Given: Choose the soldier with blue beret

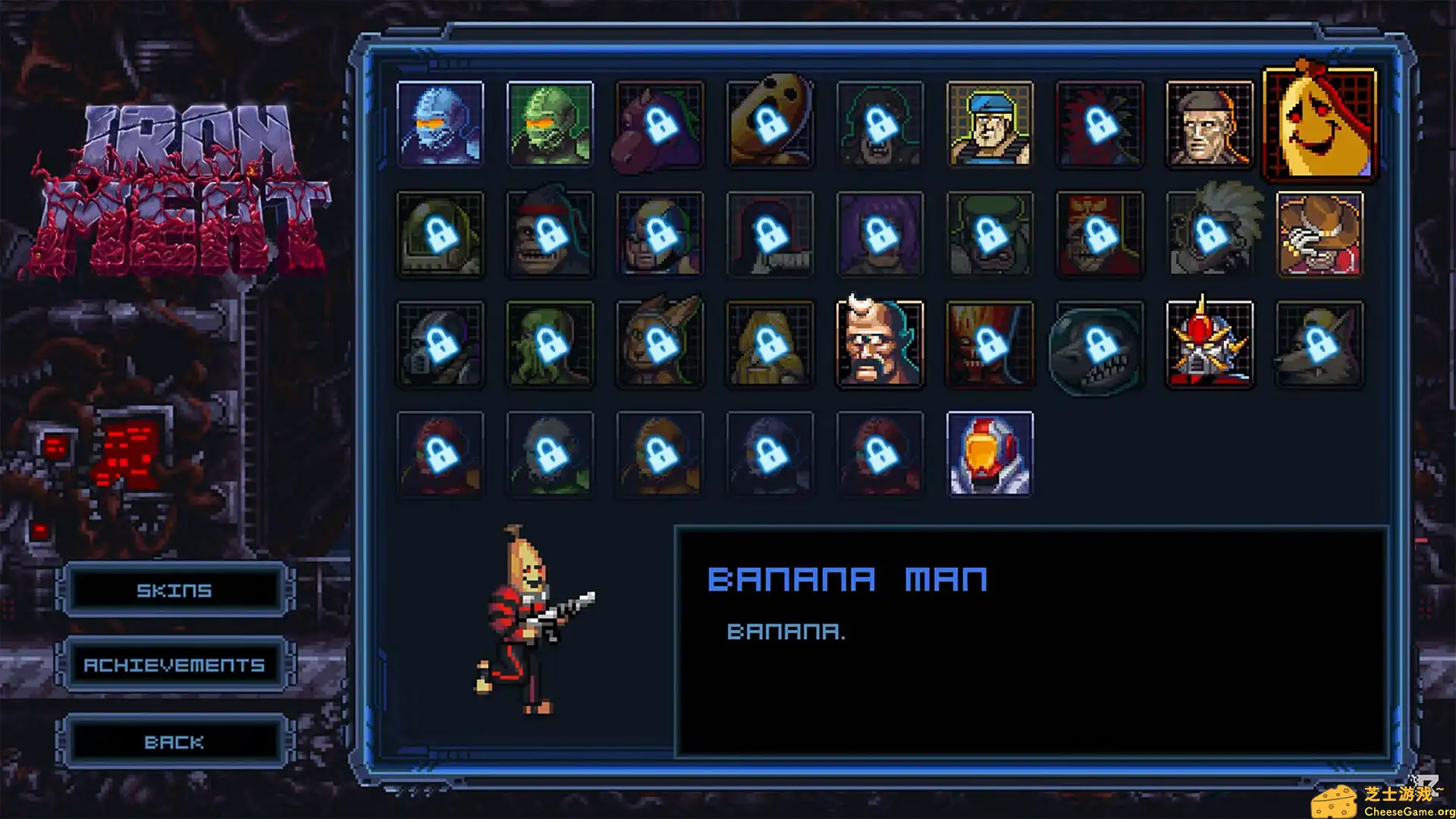Looking at the screenshot, I should (990, 125).
